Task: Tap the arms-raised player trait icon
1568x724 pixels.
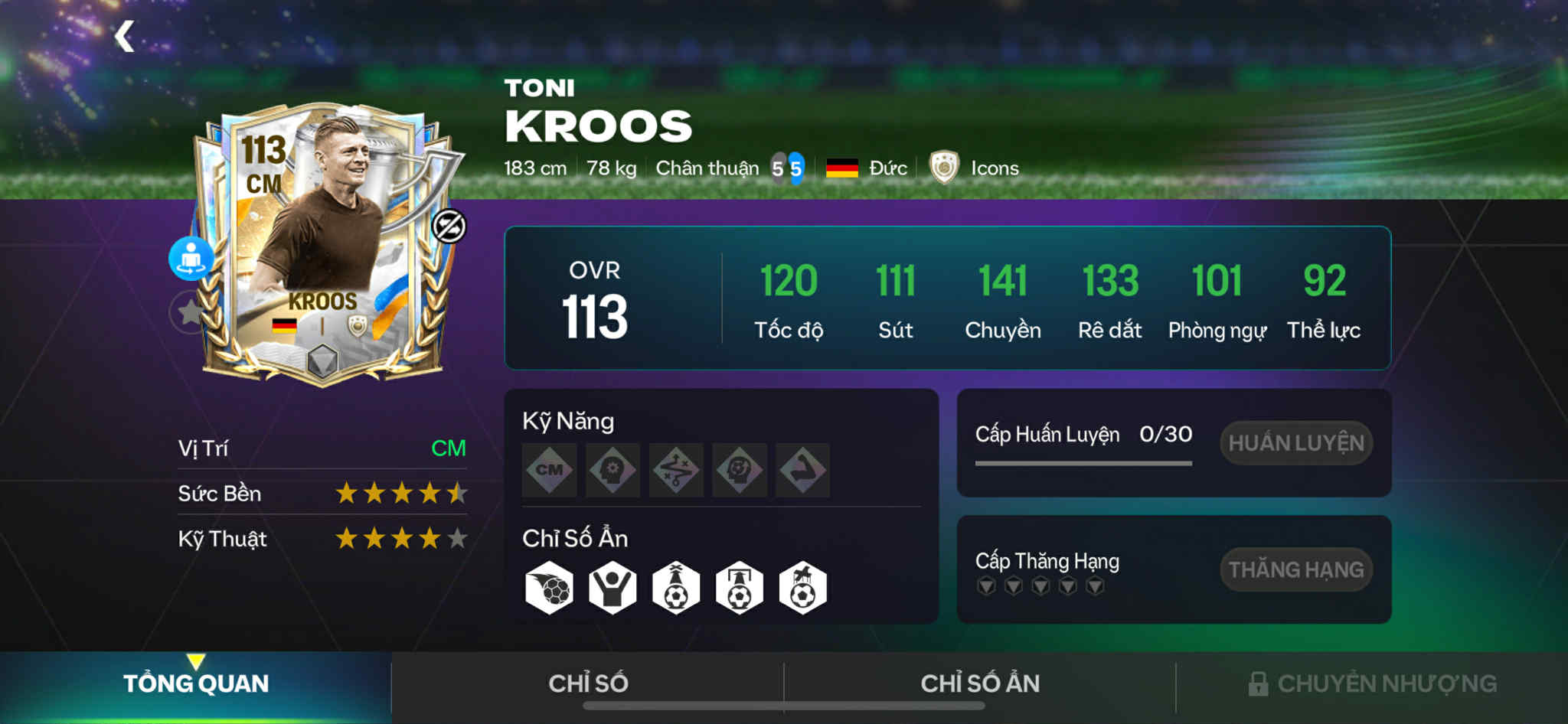Action: tap(612, 589)
